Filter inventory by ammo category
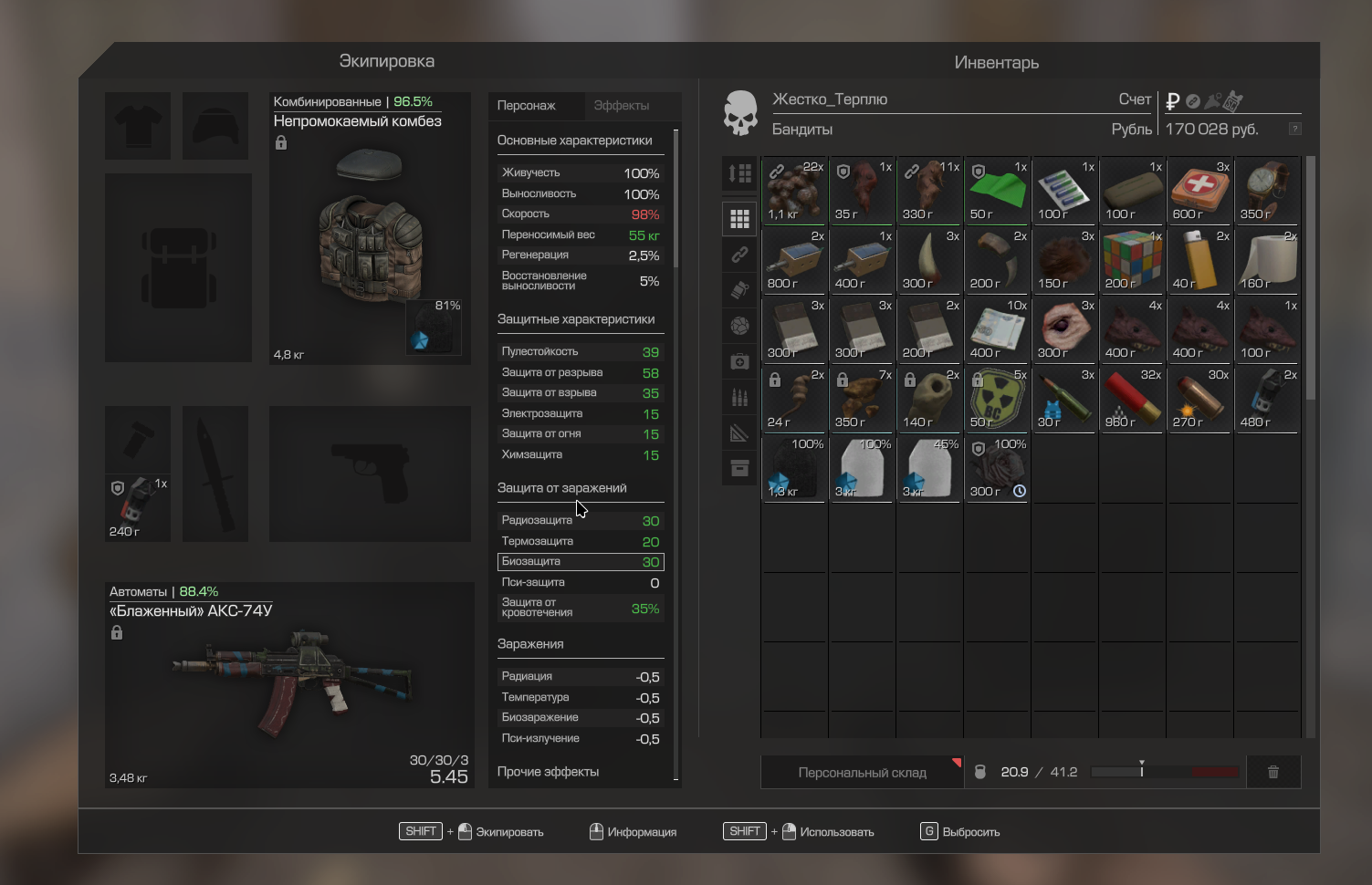This screenshot has height=885, width=1372. tap(739, 398)
